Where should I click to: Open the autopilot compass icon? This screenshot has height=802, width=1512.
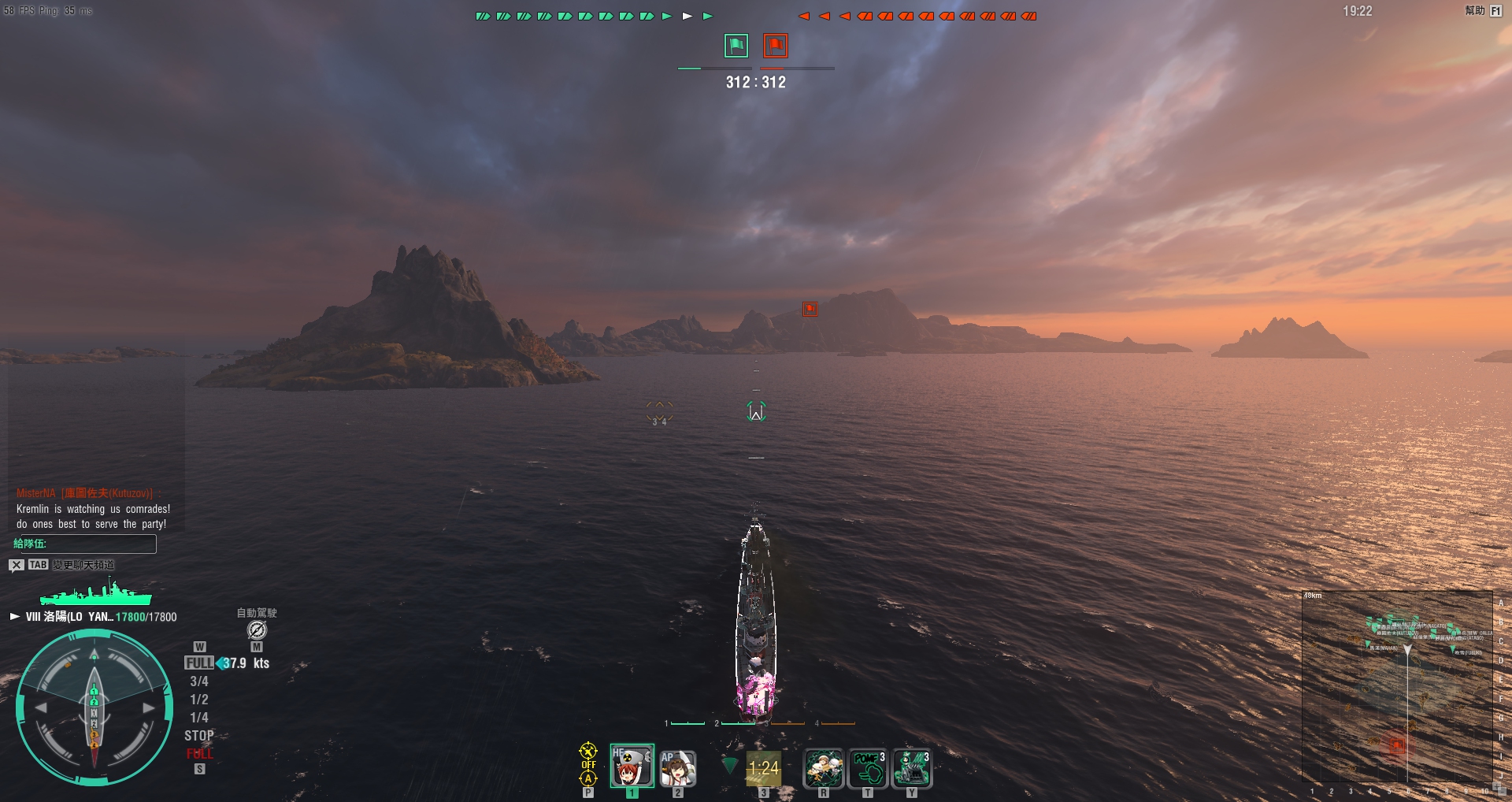tap(257, 629)
